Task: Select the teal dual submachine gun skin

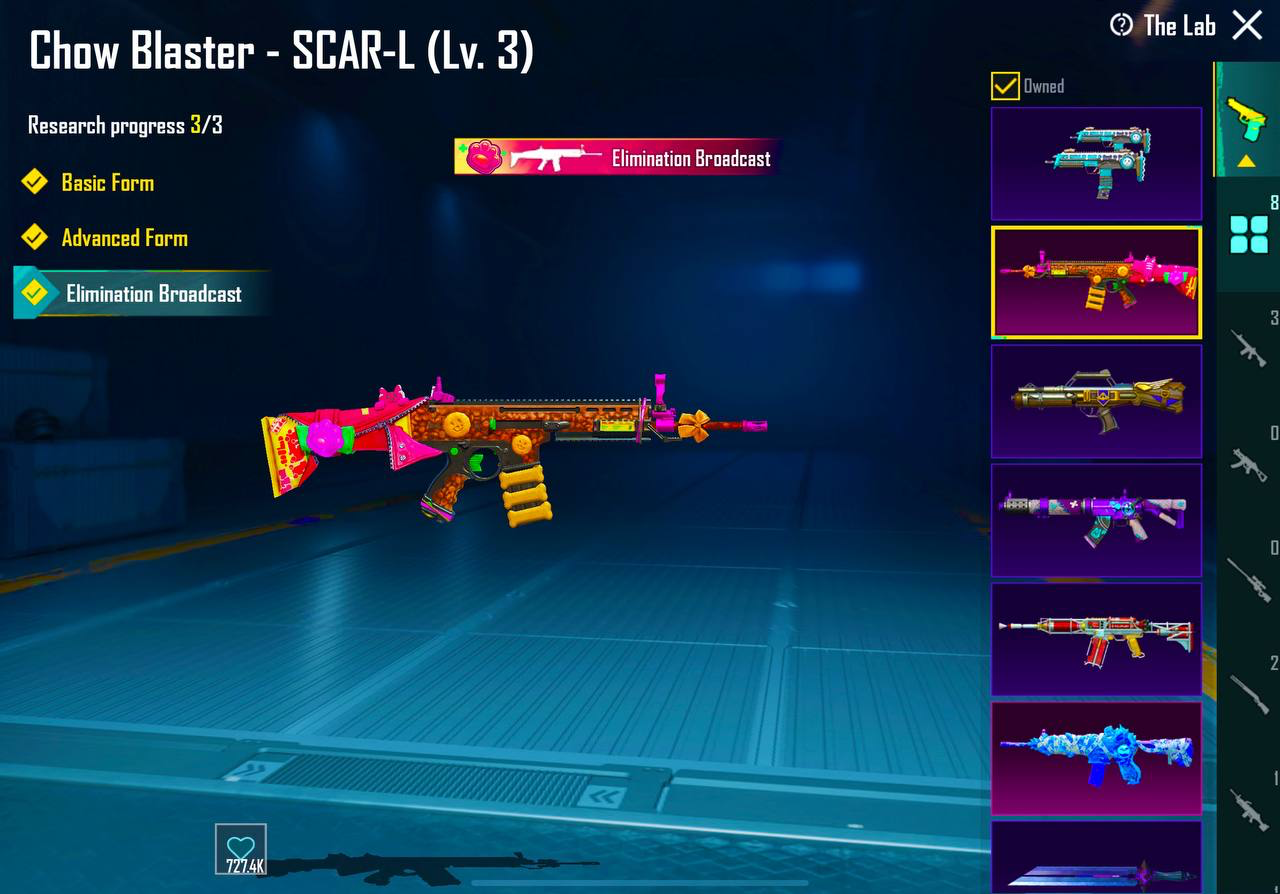Action: [1096, 163]
